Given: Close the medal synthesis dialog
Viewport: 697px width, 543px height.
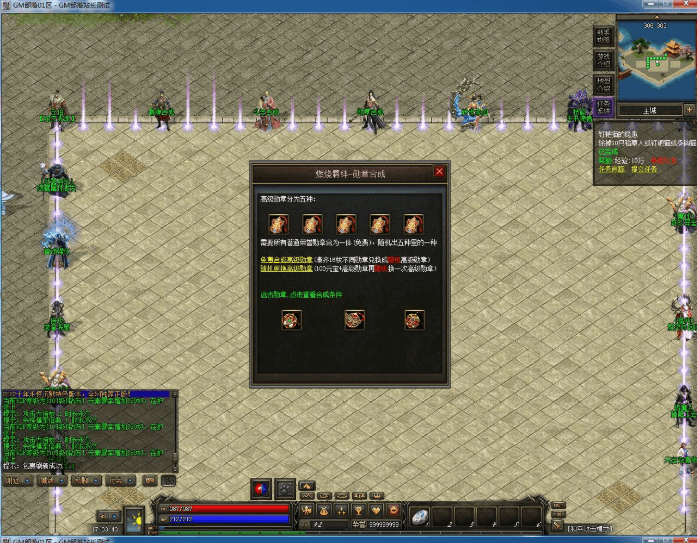Looking at the screenshot, I should click(x=439, y=172).
